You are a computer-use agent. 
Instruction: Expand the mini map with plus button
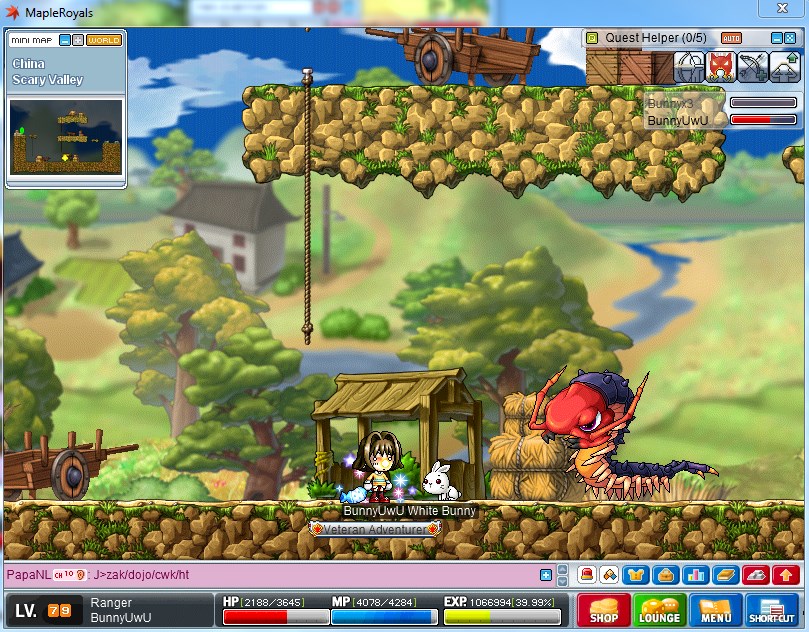[78, 40]
